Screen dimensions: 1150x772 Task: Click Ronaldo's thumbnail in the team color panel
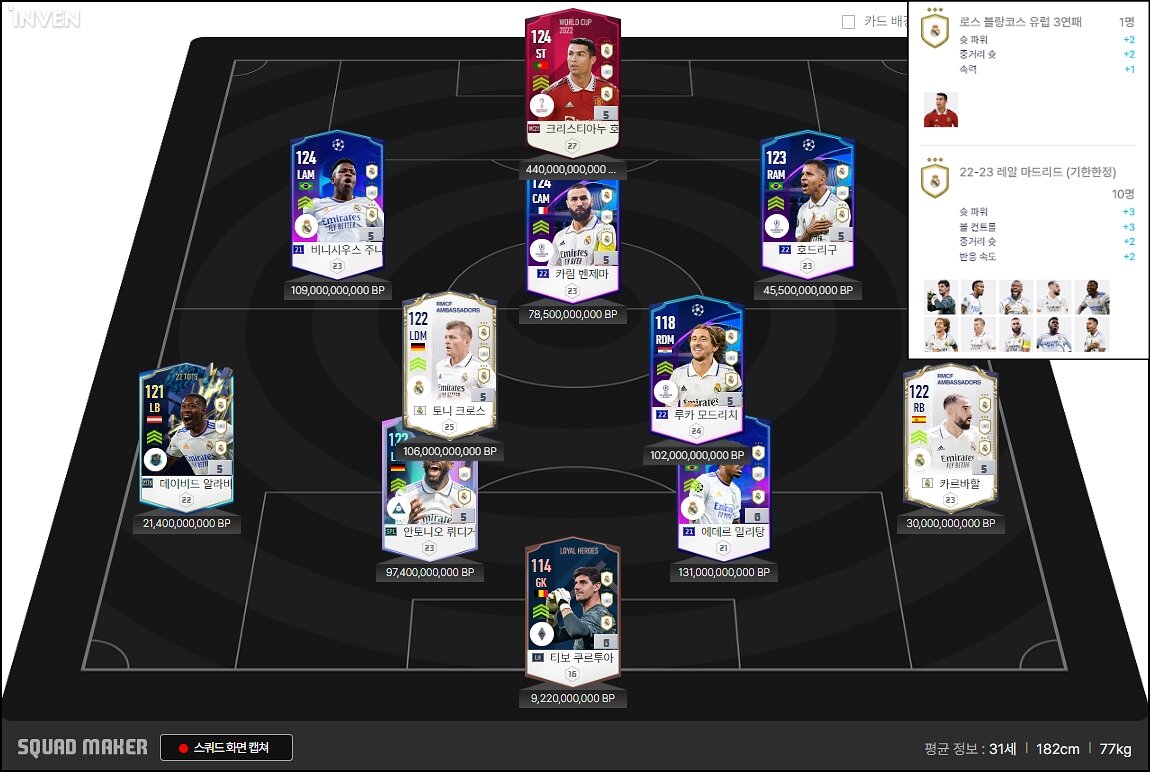tap(940, 109)
